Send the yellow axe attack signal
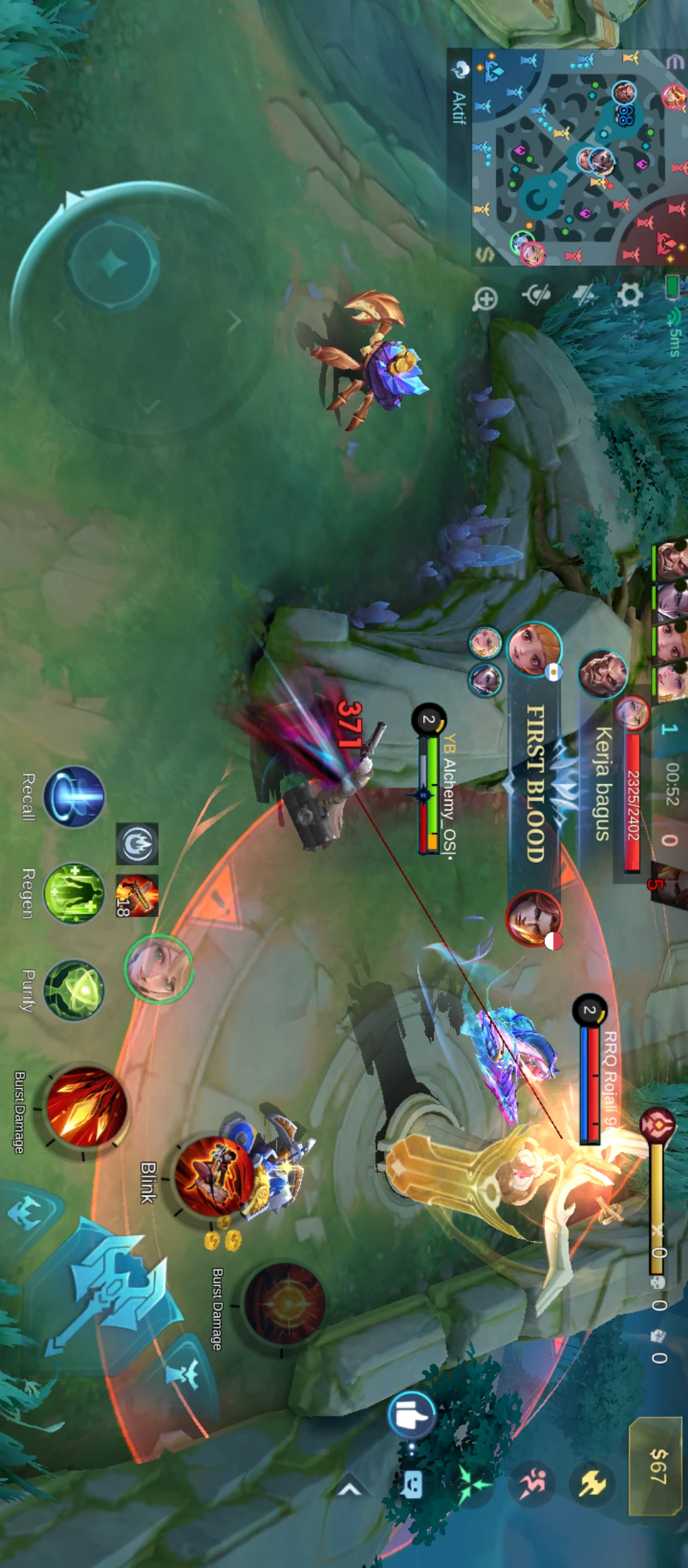Screen dimensions: 688x1568 (592, 1483)
